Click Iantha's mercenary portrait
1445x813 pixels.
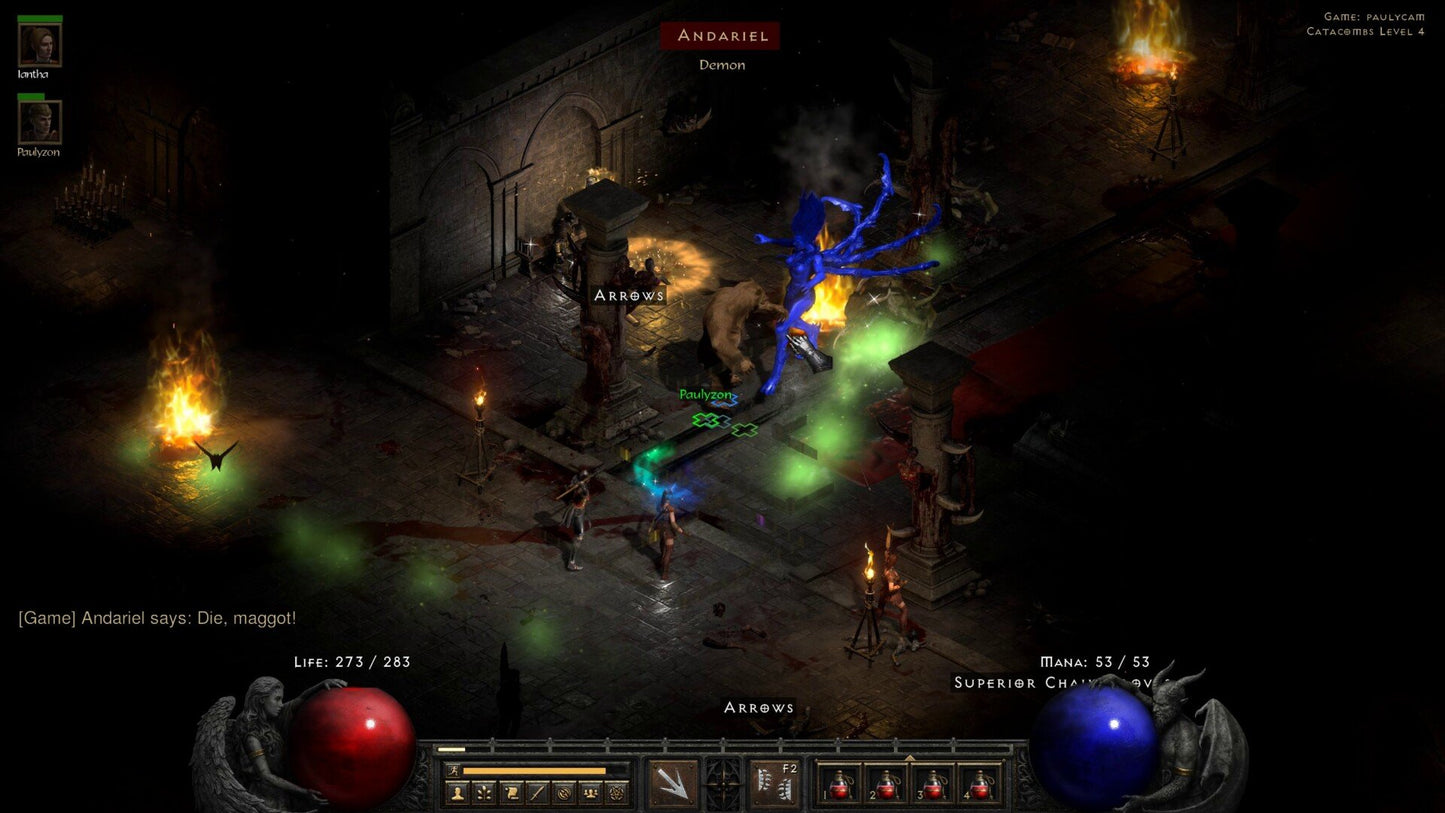(x=40, y=44)
